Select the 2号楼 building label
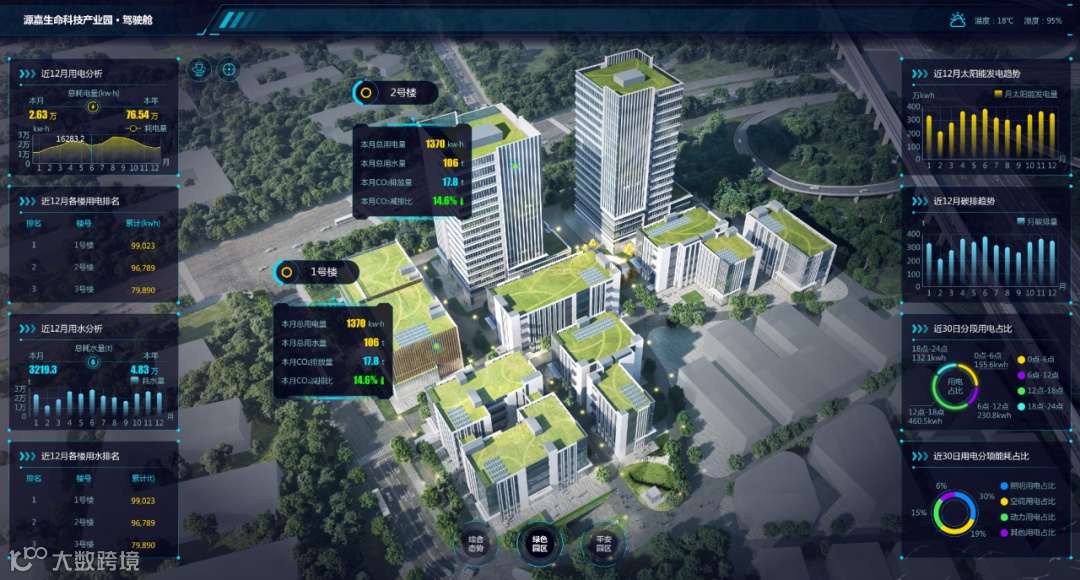 (396, 93)
